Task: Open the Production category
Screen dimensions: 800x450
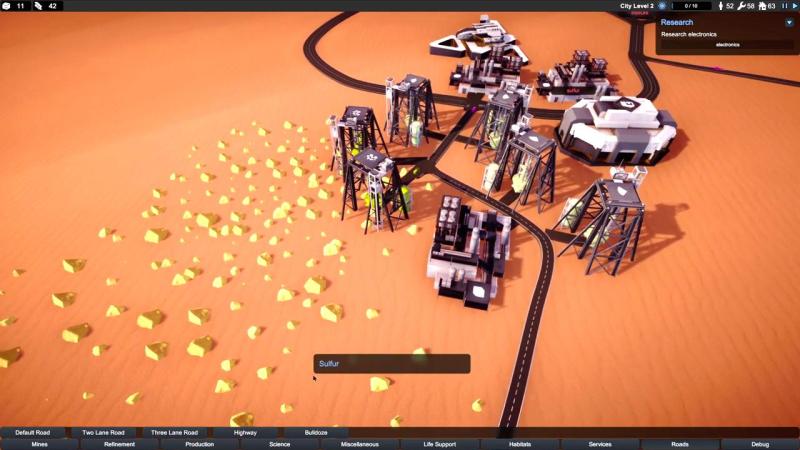Action: 200,444
